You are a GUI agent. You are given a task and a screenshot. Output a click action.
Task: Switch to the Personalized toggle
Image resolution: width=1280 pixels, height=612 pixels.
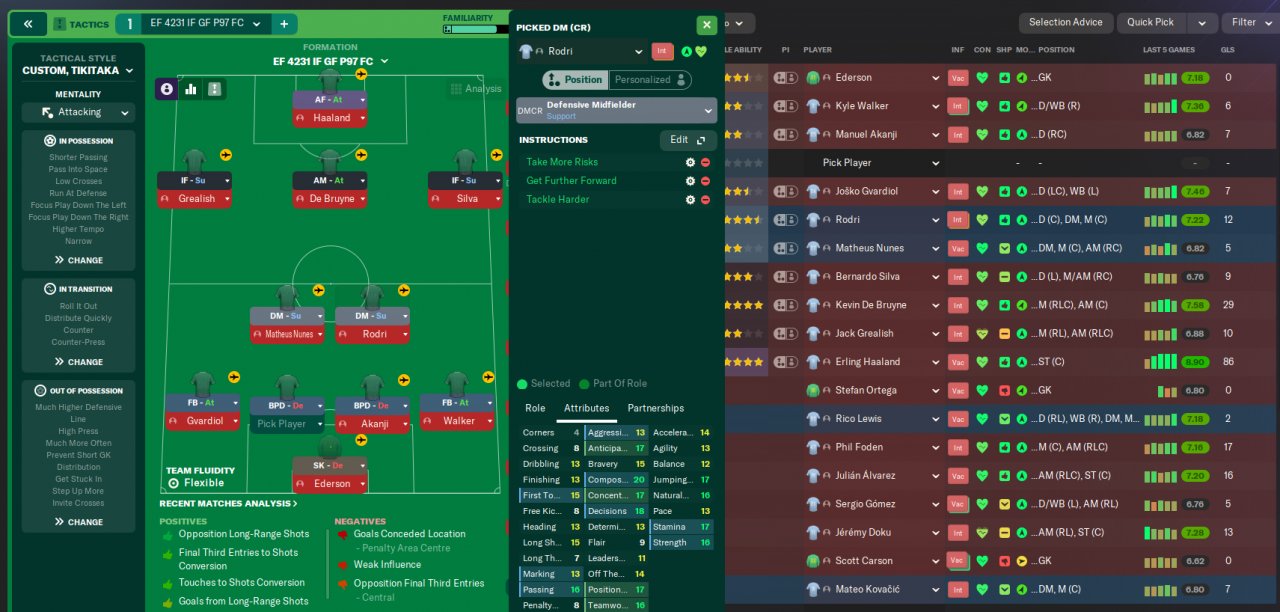pos(651,80)
